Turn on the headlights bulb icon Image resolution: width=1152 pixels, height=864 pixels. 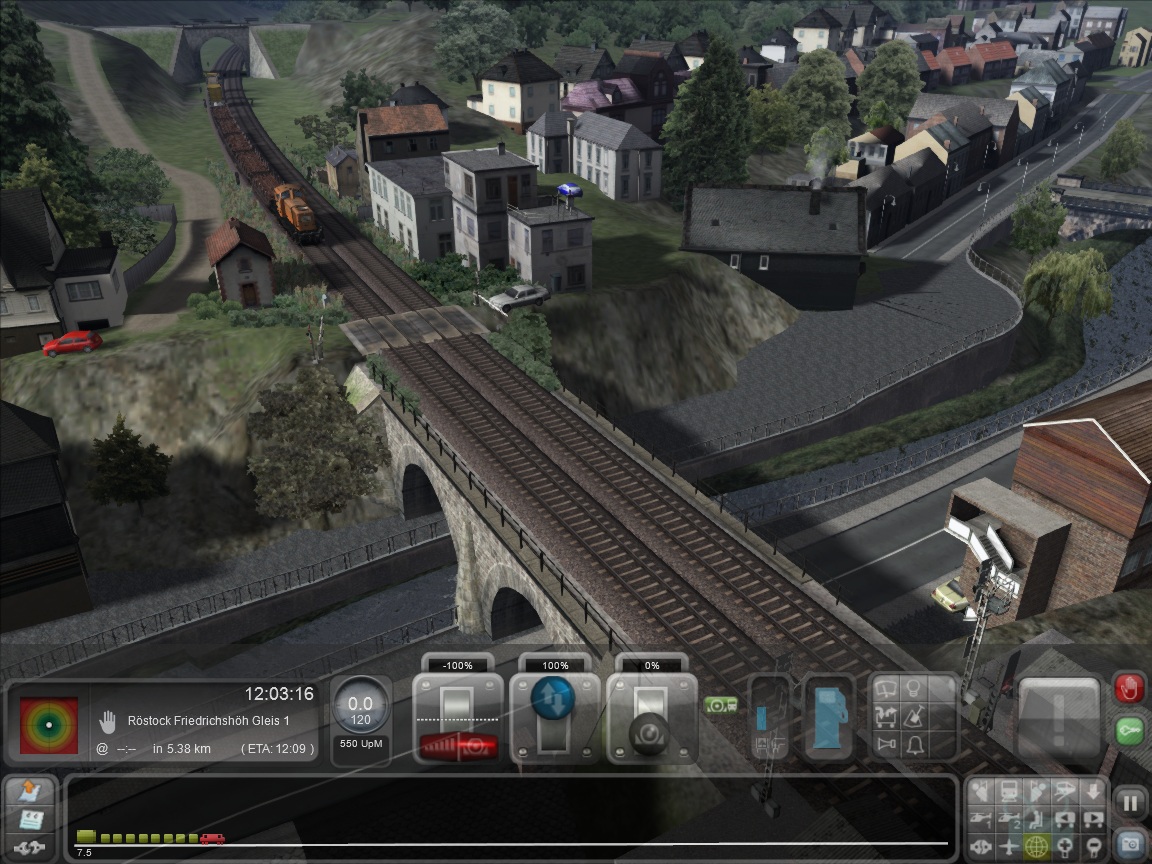click(x=912, y=689)
